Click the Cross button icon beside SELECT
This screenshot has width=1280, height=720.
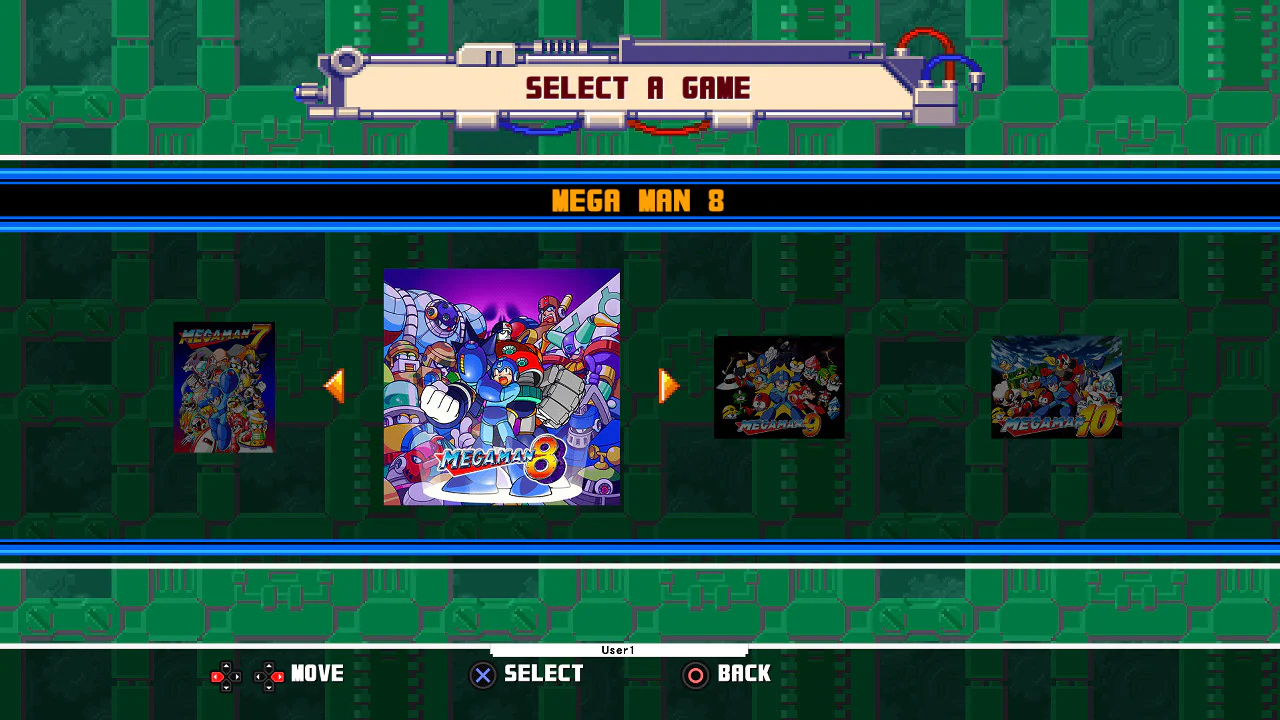(x=483, y=675)
